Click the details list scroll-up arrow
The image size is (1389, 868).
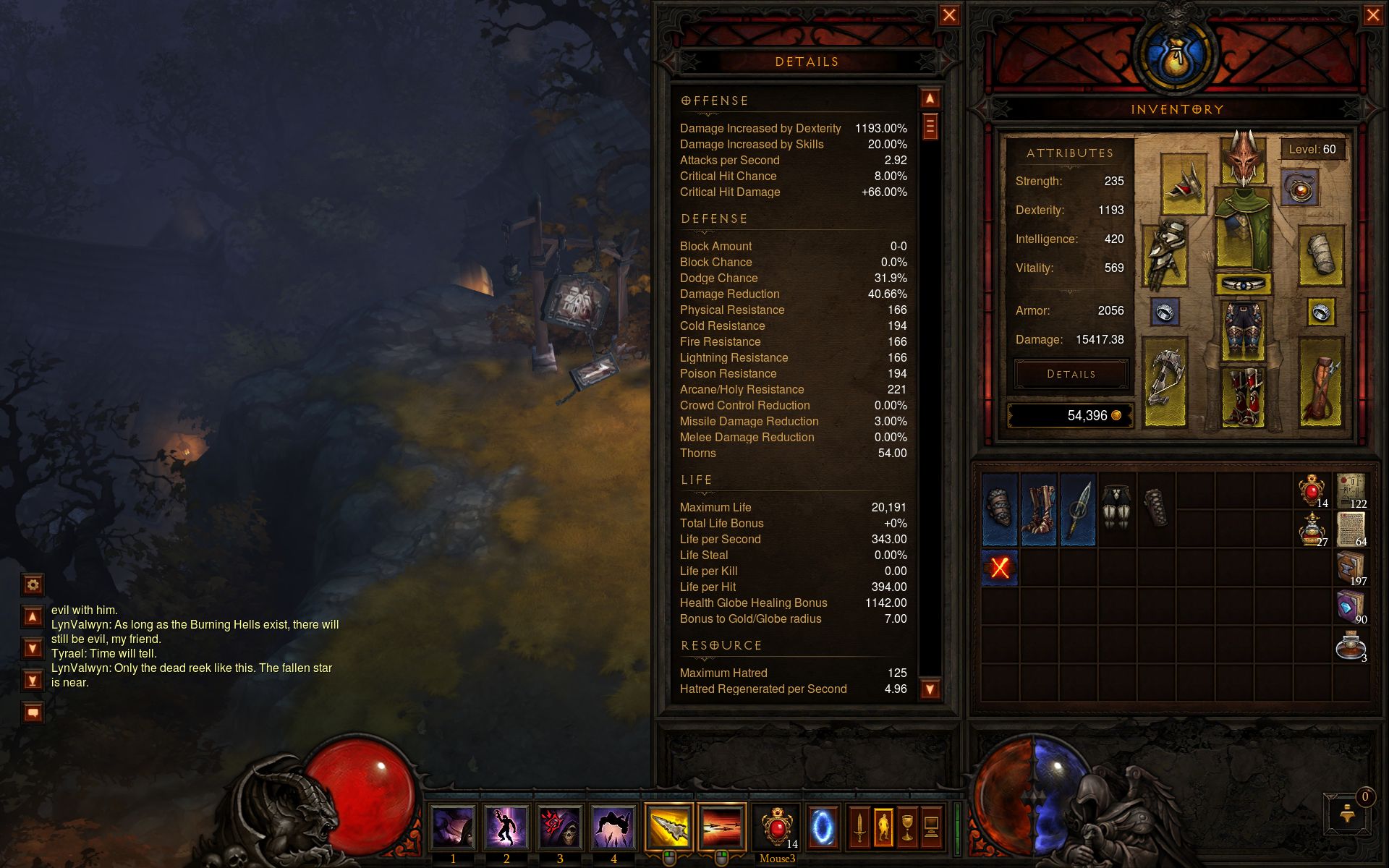tap(930, 98)
